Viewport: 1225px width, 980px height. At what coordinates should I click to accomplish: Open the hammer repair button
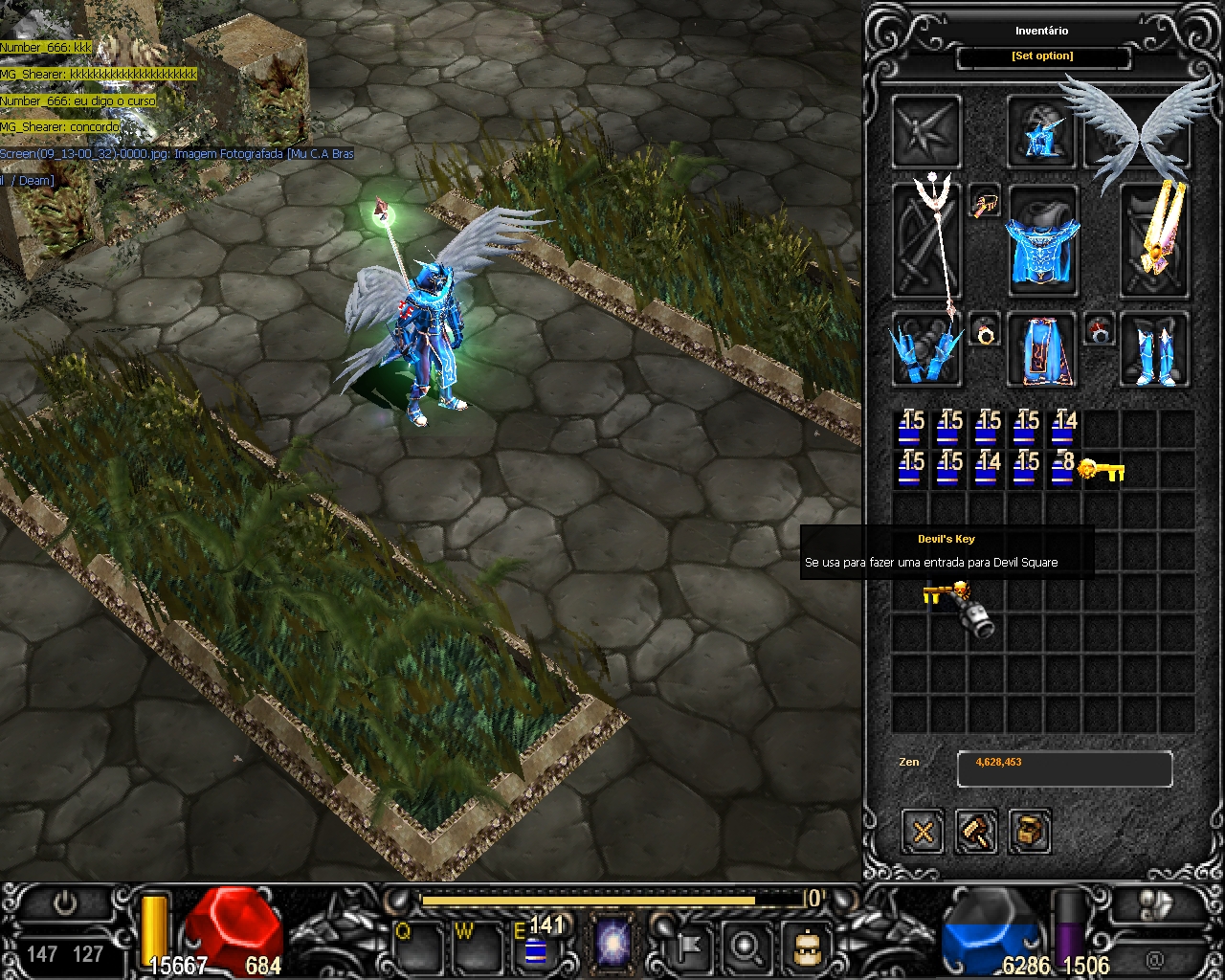976,831
